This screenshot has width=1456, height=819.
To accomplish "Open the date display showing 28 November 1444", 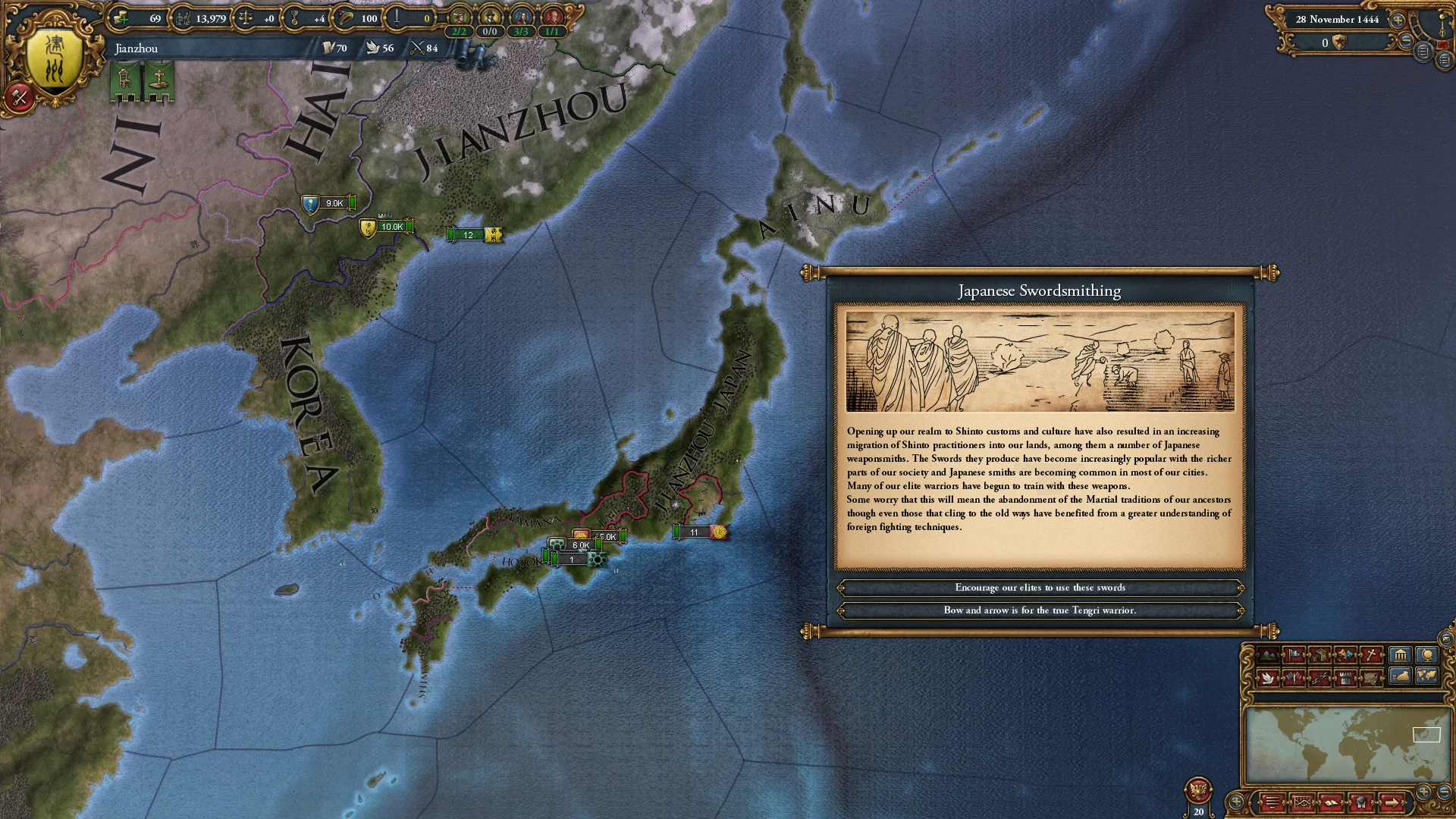I will (1337, 20).
